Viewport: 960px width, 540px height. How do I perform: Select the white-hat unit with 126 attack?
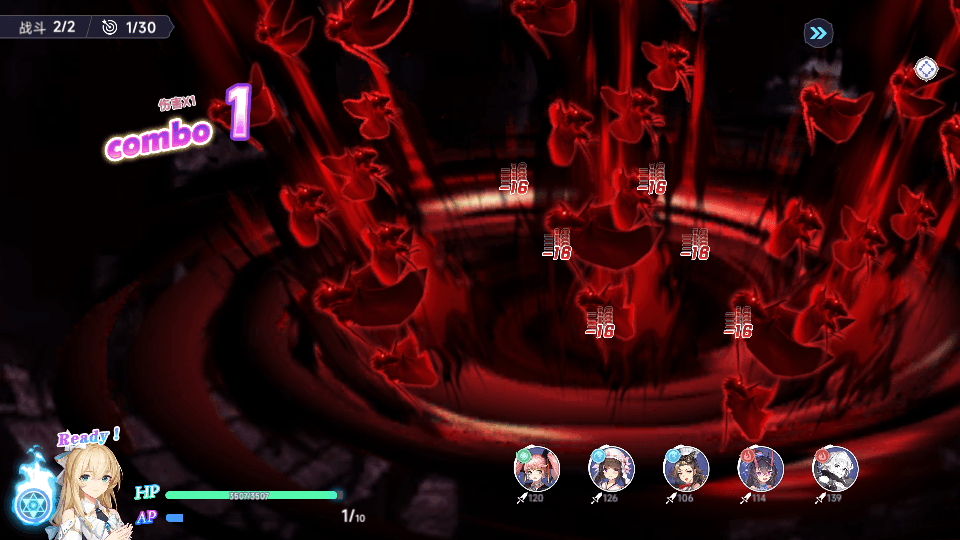[x=611, y=468]
